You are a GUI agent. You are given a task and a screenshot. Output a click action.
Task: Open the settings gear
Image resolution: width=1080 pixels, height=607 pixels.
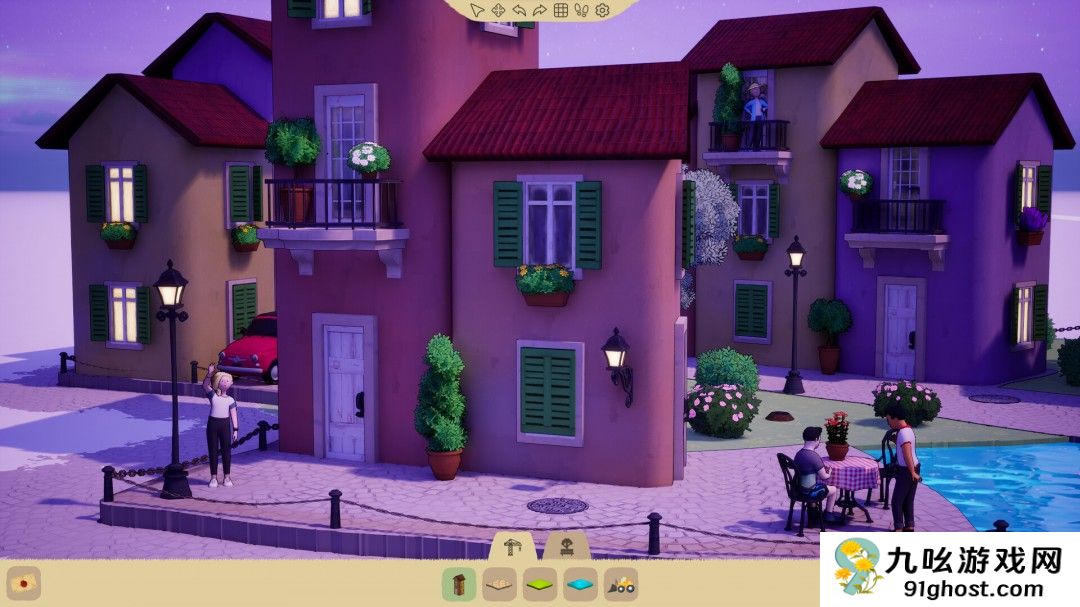pos(602,10)
